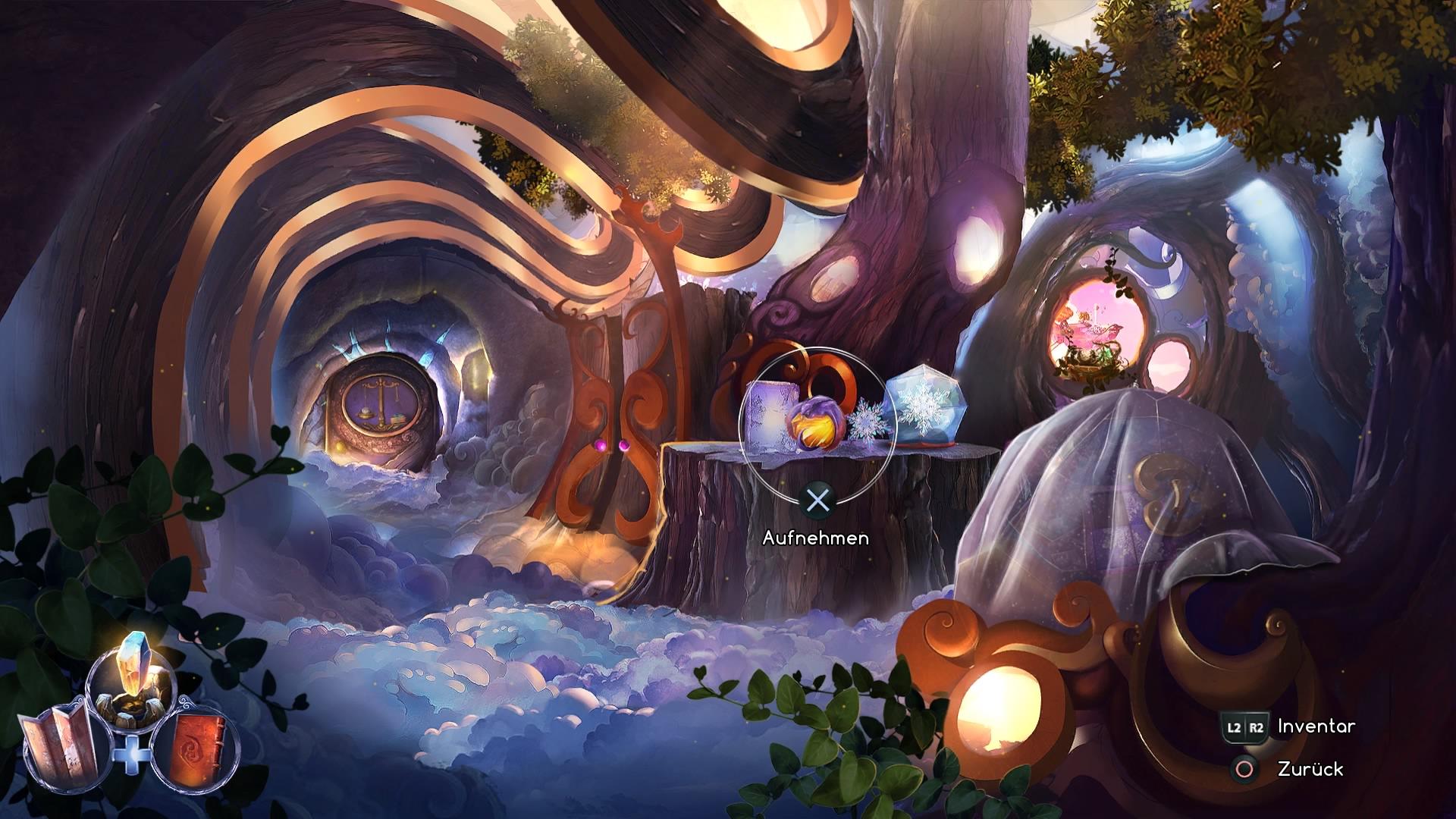
Task: Pick up the circled orb hotspot
Action: [x=817, y=425]
